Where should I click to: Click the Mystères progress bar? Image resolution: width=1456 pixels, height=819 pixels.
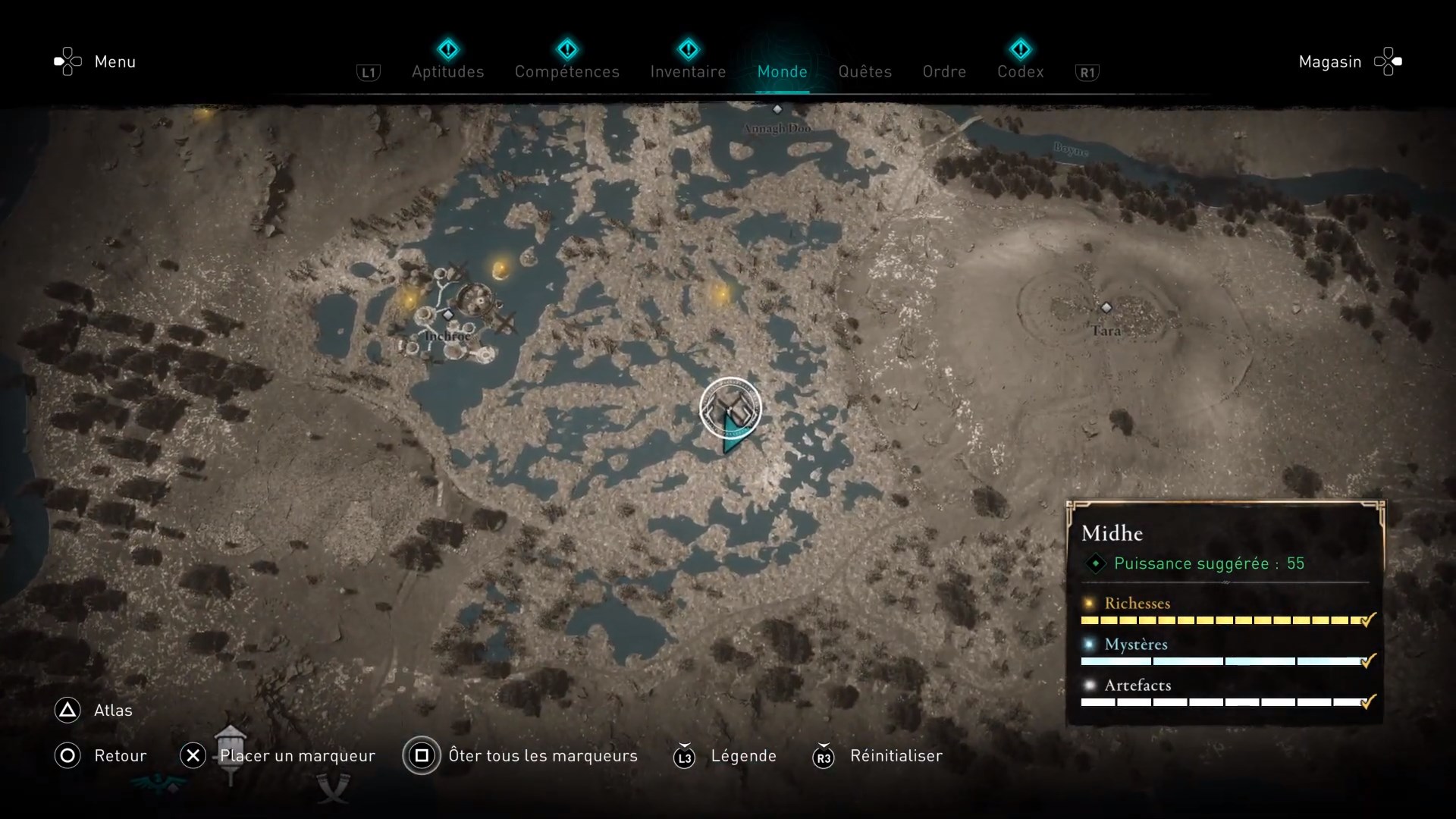1213,661
